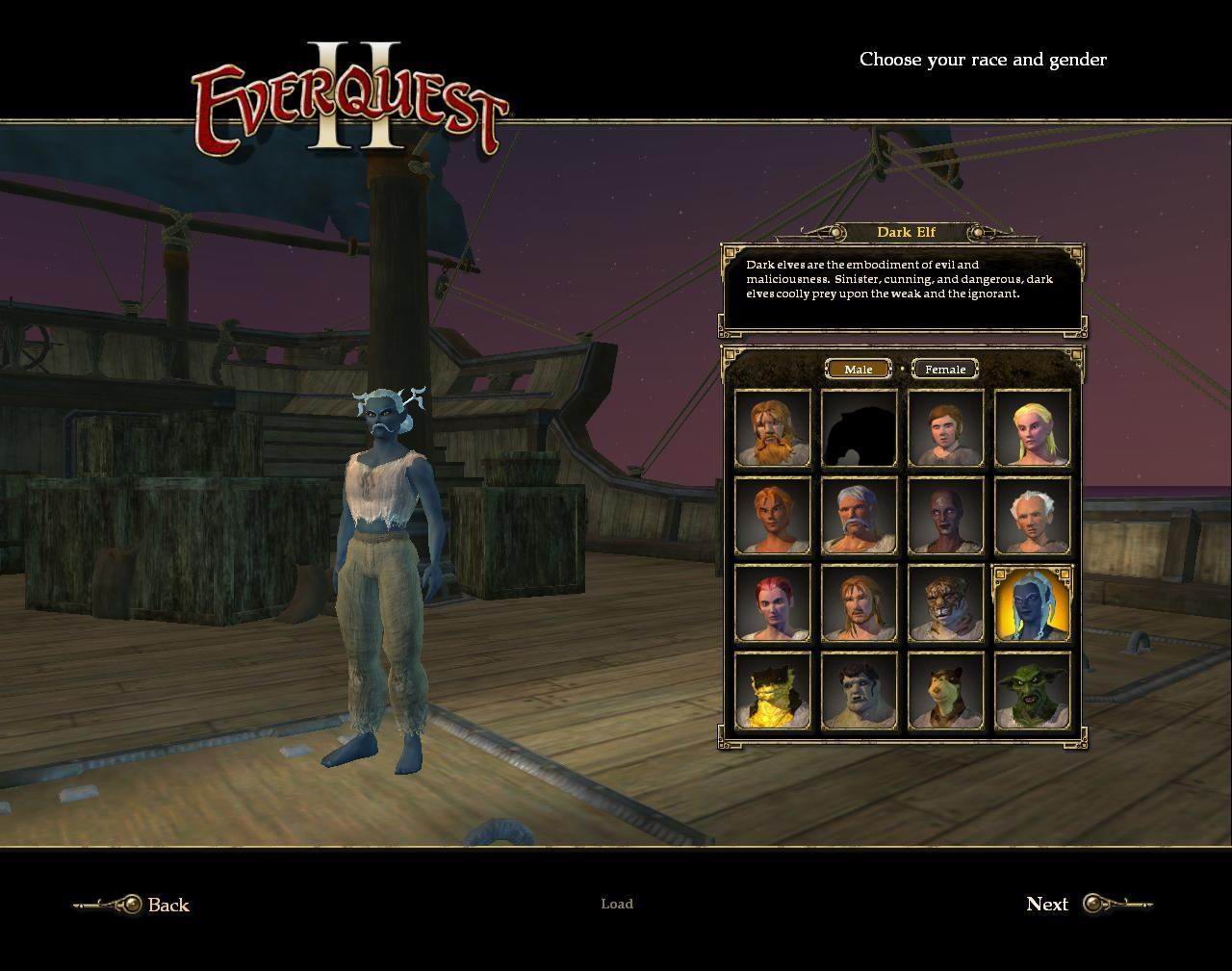The width and height of the screenshot is (1232, 971).
Task: Select the tiger-faced Kerra portrait
Action: tap(946, 603)
